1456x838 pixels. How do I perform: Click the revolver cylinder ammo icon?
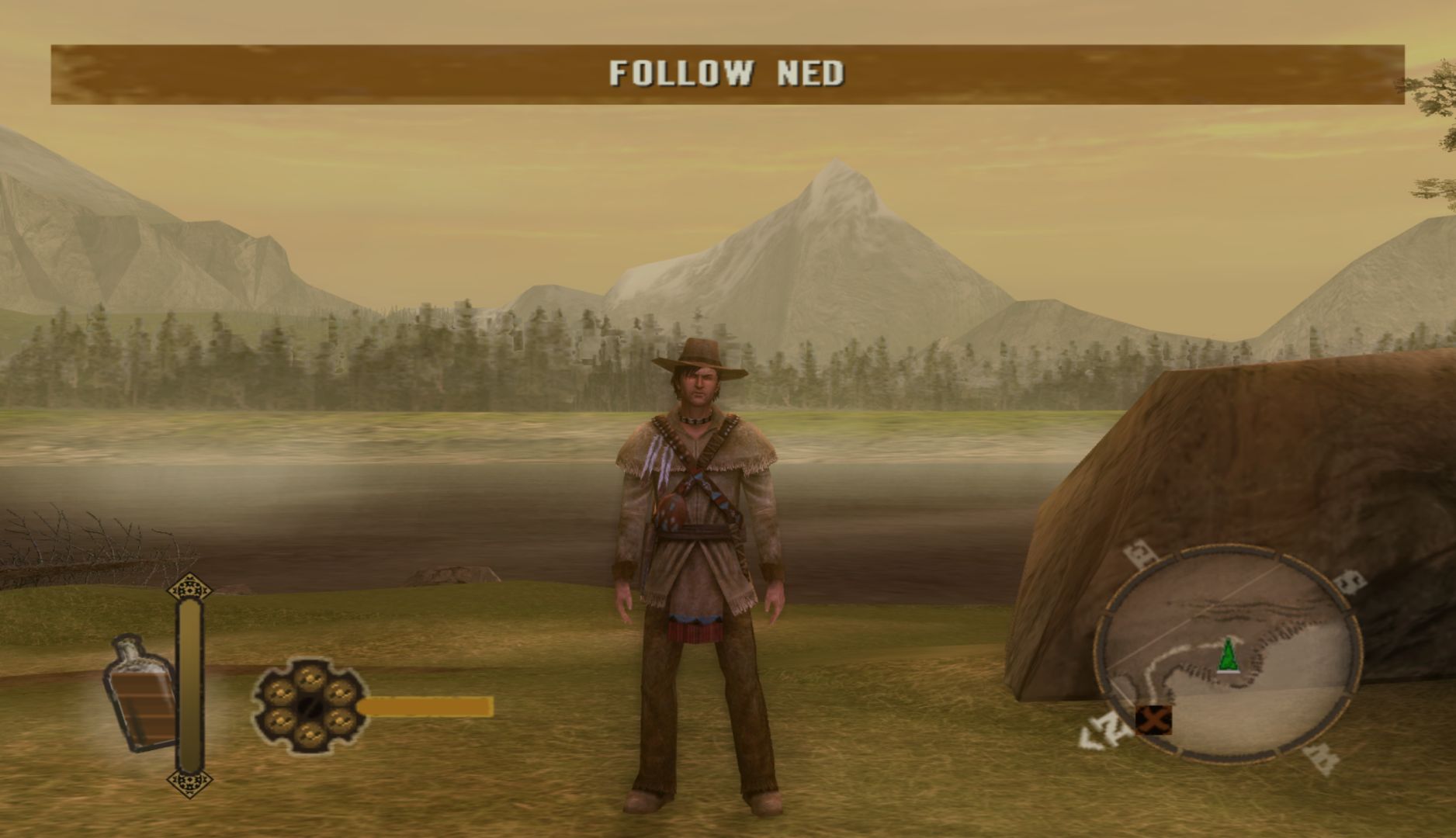(x=310, y=706)
